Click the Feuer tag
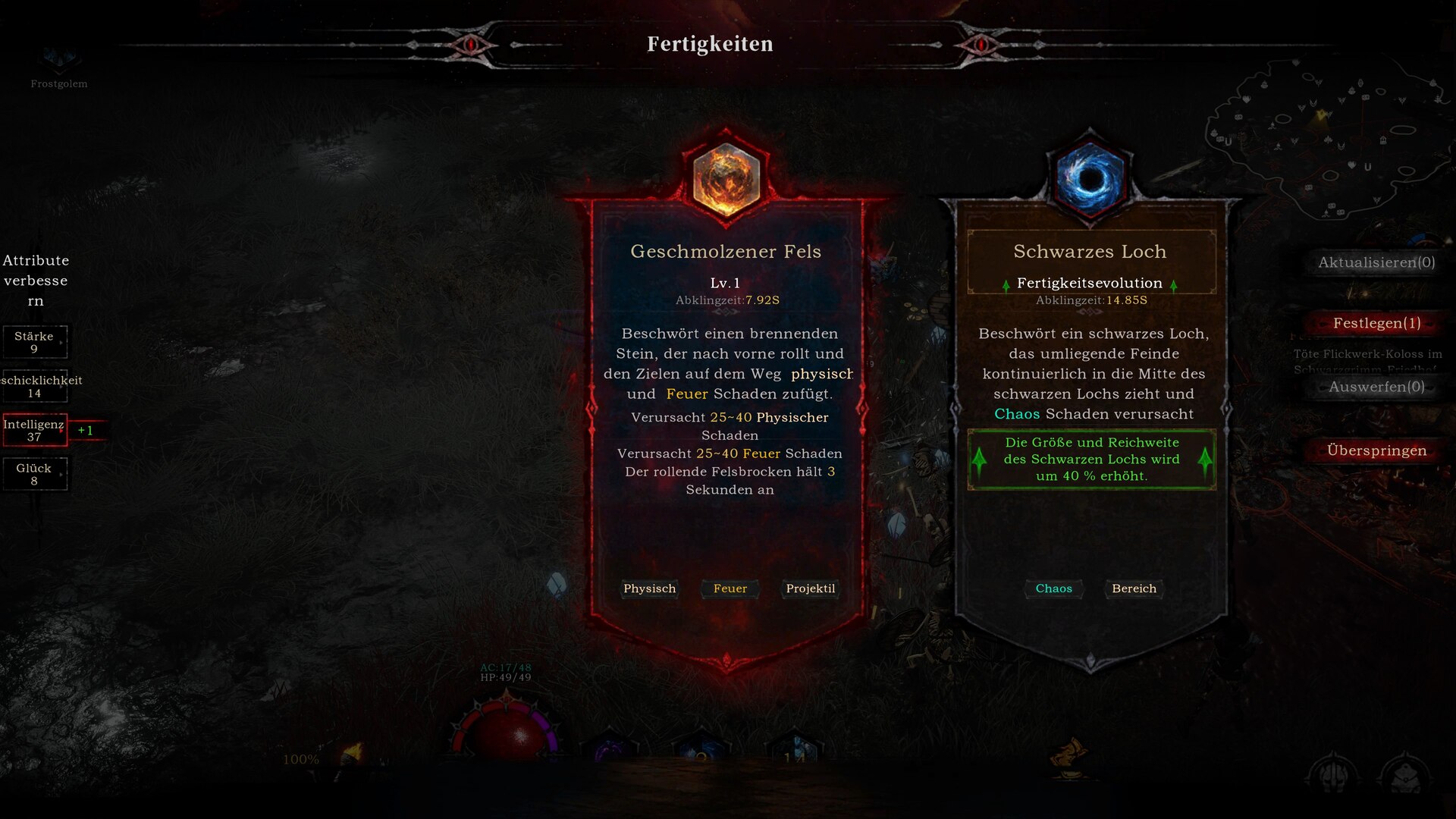The image size is (1456, 819). [730, 588]
